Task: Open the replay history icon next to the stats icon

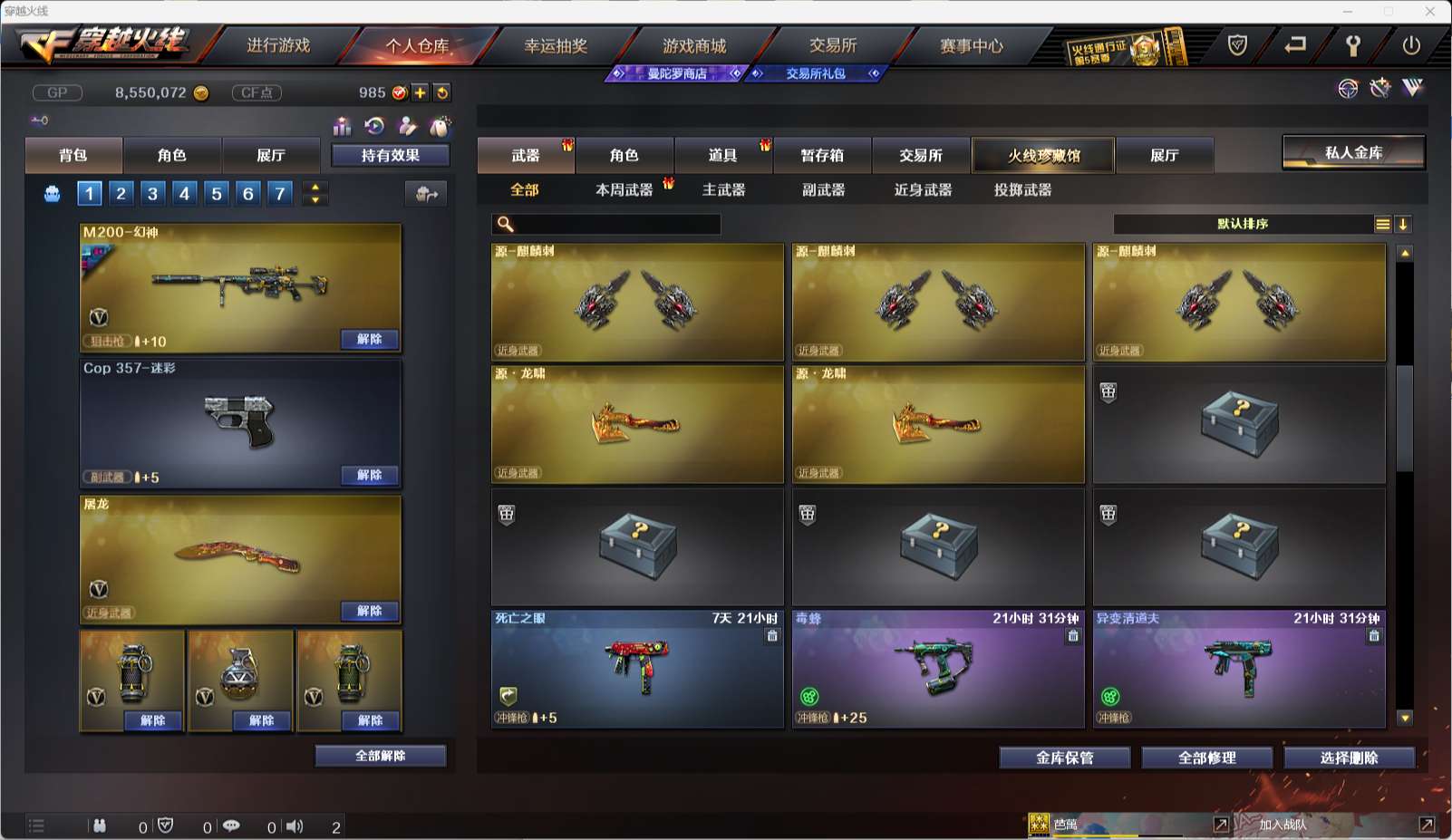Action: click(374, 126)
